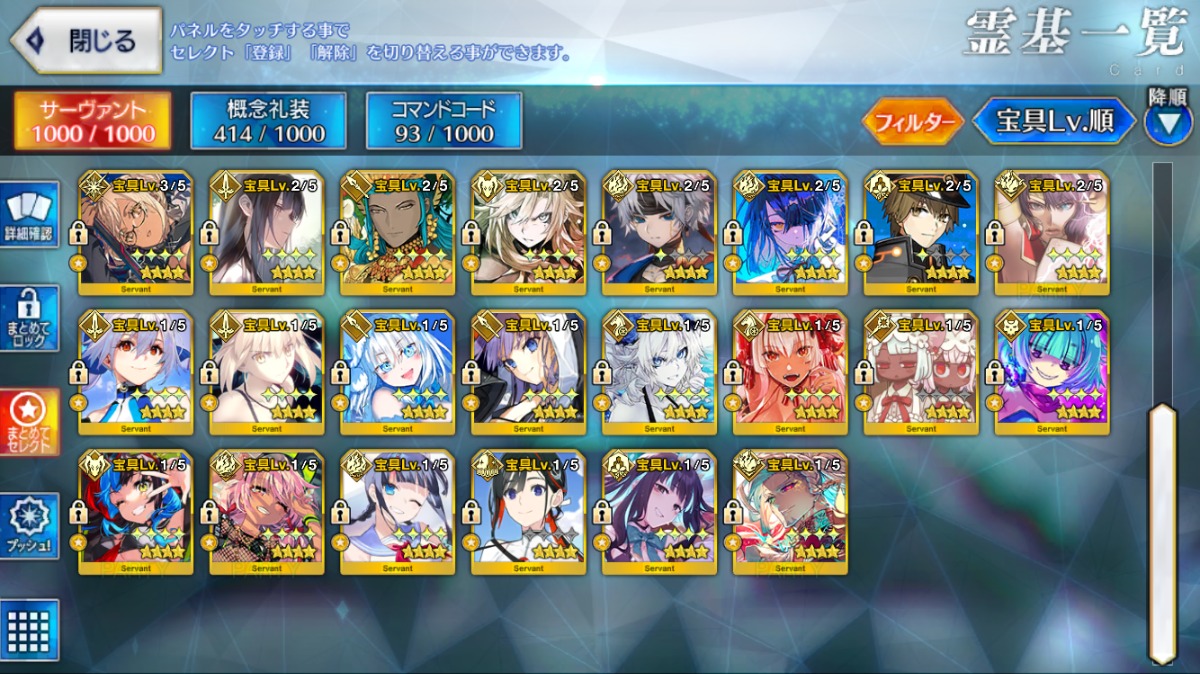
Task: Show the コマンドコード tab
Action: point(444,121)
